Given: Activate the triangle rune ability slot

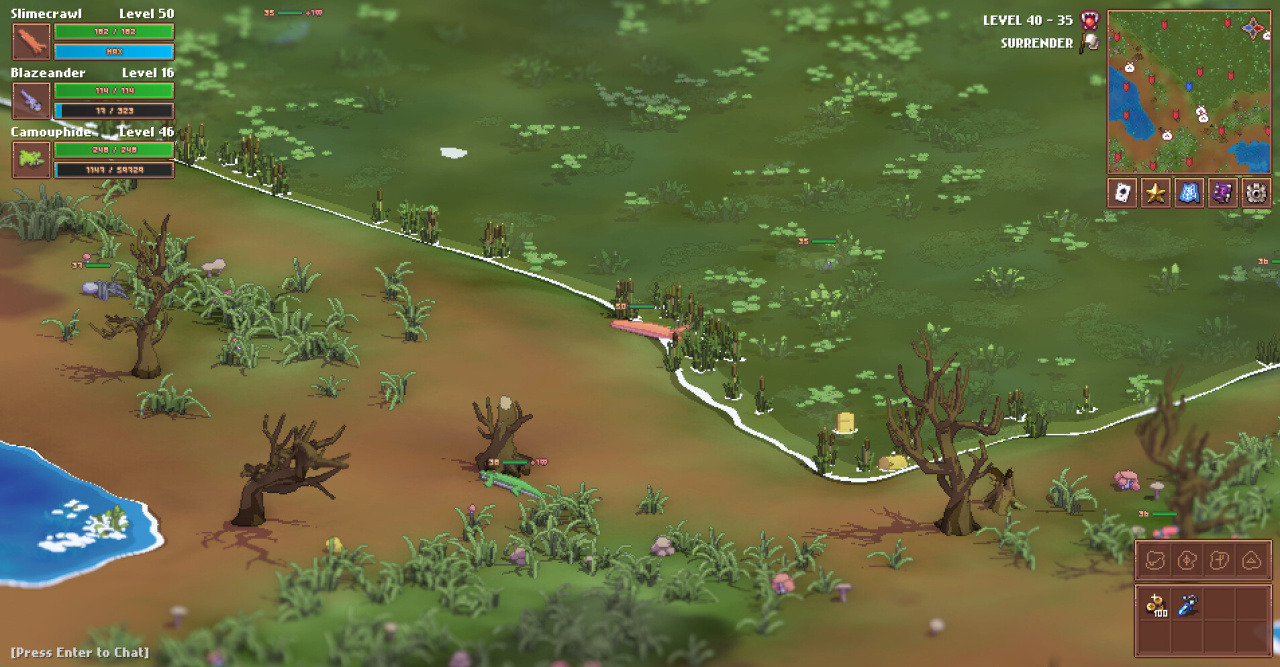Looking at the screenshot, I should point(1250,560).
